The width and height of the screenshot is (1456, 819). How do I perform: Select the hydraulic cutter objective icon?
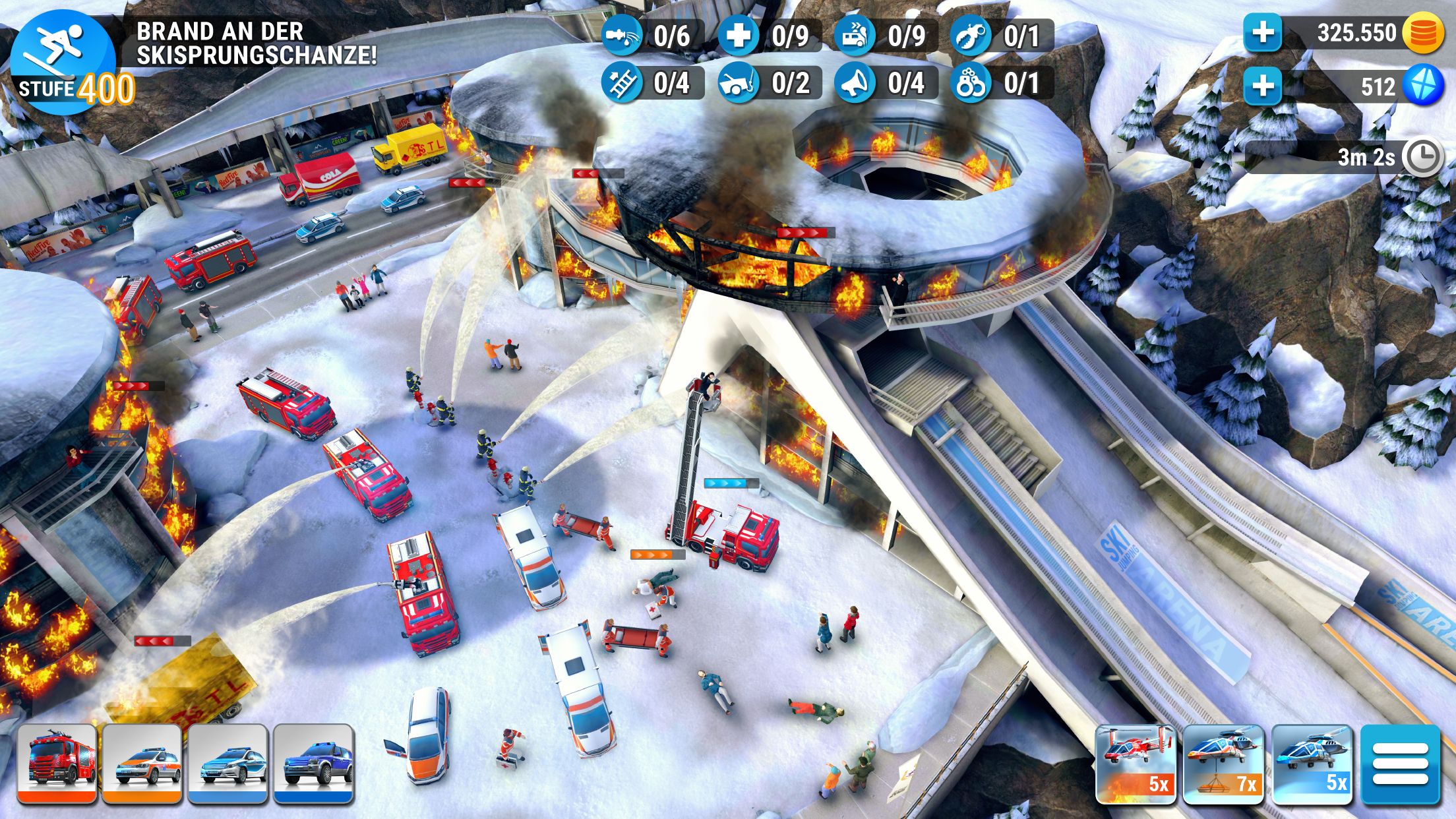pyautogui.click(x=971, y=35)
